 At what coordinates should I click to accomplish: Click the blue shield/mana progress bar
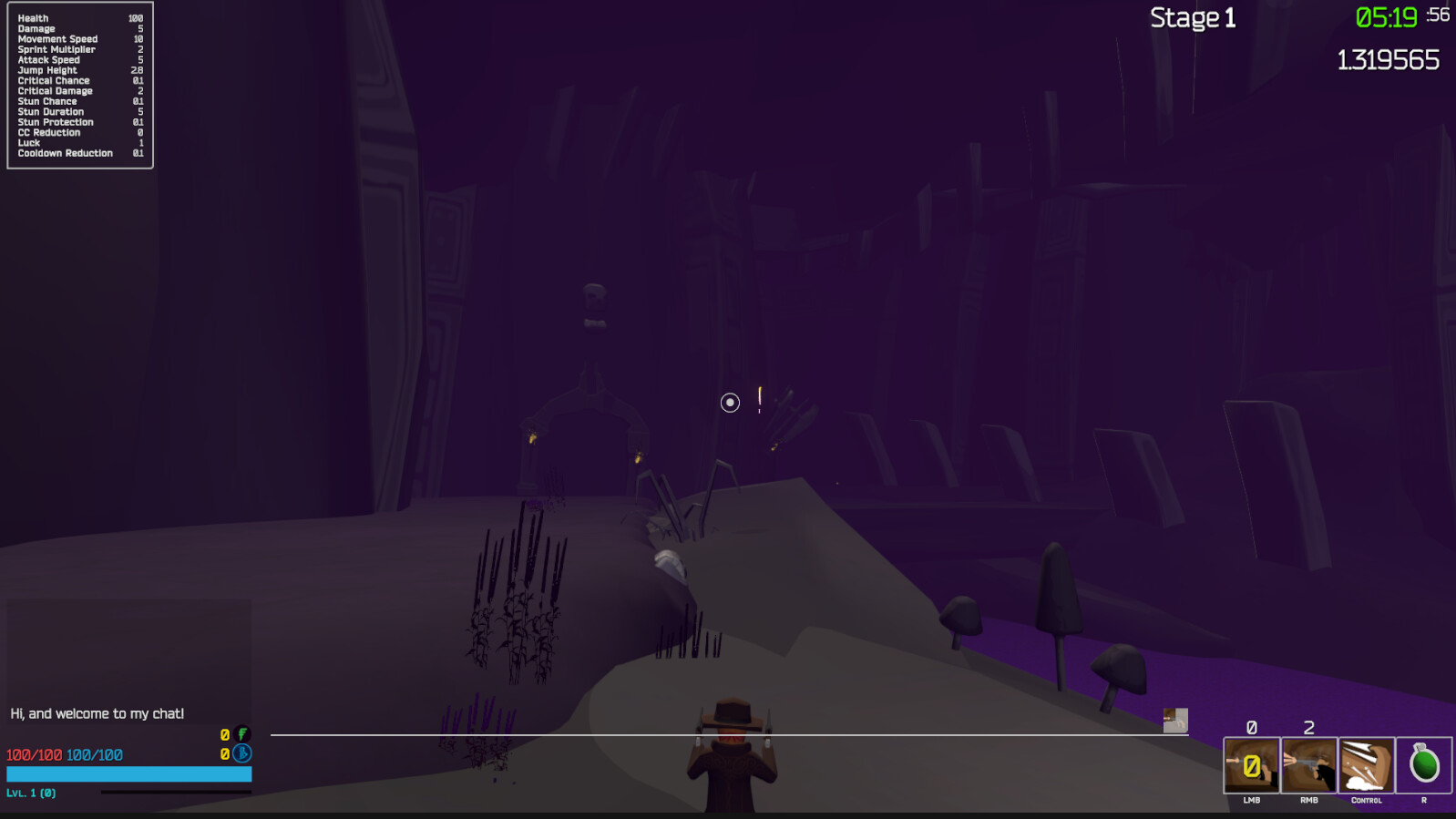(x=128, y=773)
